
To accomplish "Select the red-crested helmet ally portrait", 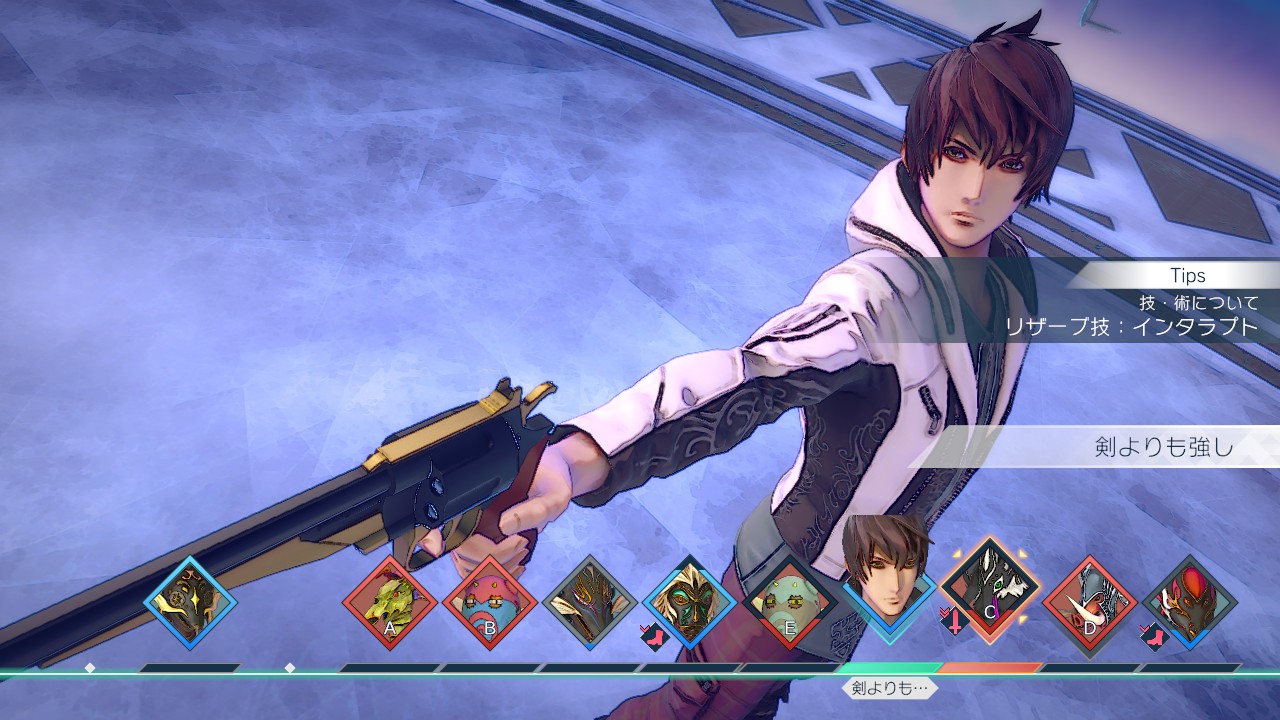I will 1190,604.
